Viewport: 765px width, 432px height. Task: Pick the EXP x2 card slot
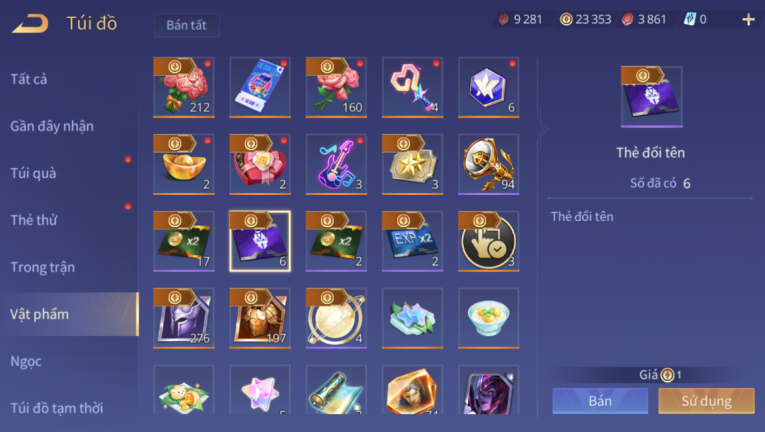412,241
